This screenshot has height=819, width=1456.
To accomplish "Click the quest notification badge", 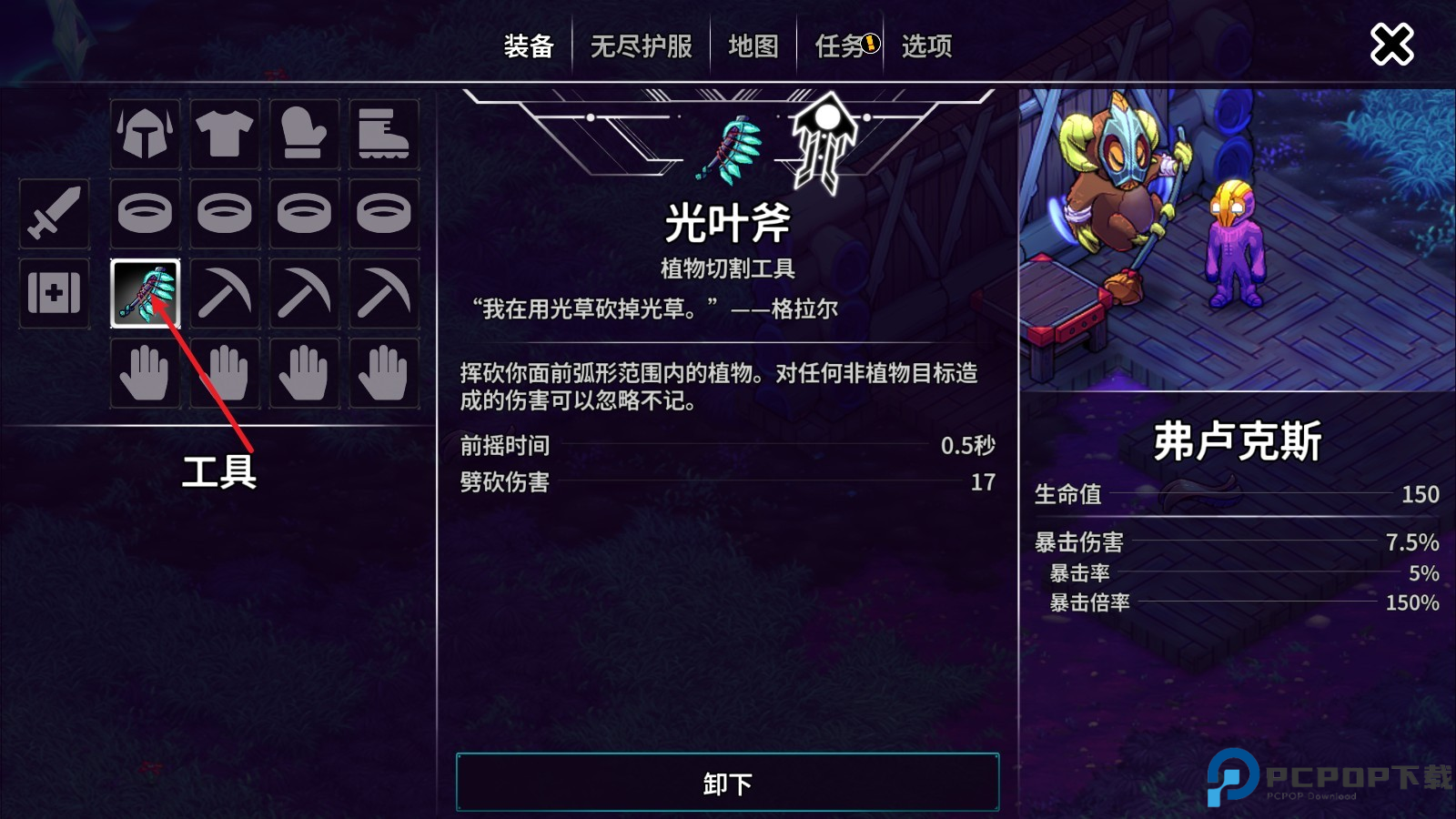I will [x=871, y=42].
